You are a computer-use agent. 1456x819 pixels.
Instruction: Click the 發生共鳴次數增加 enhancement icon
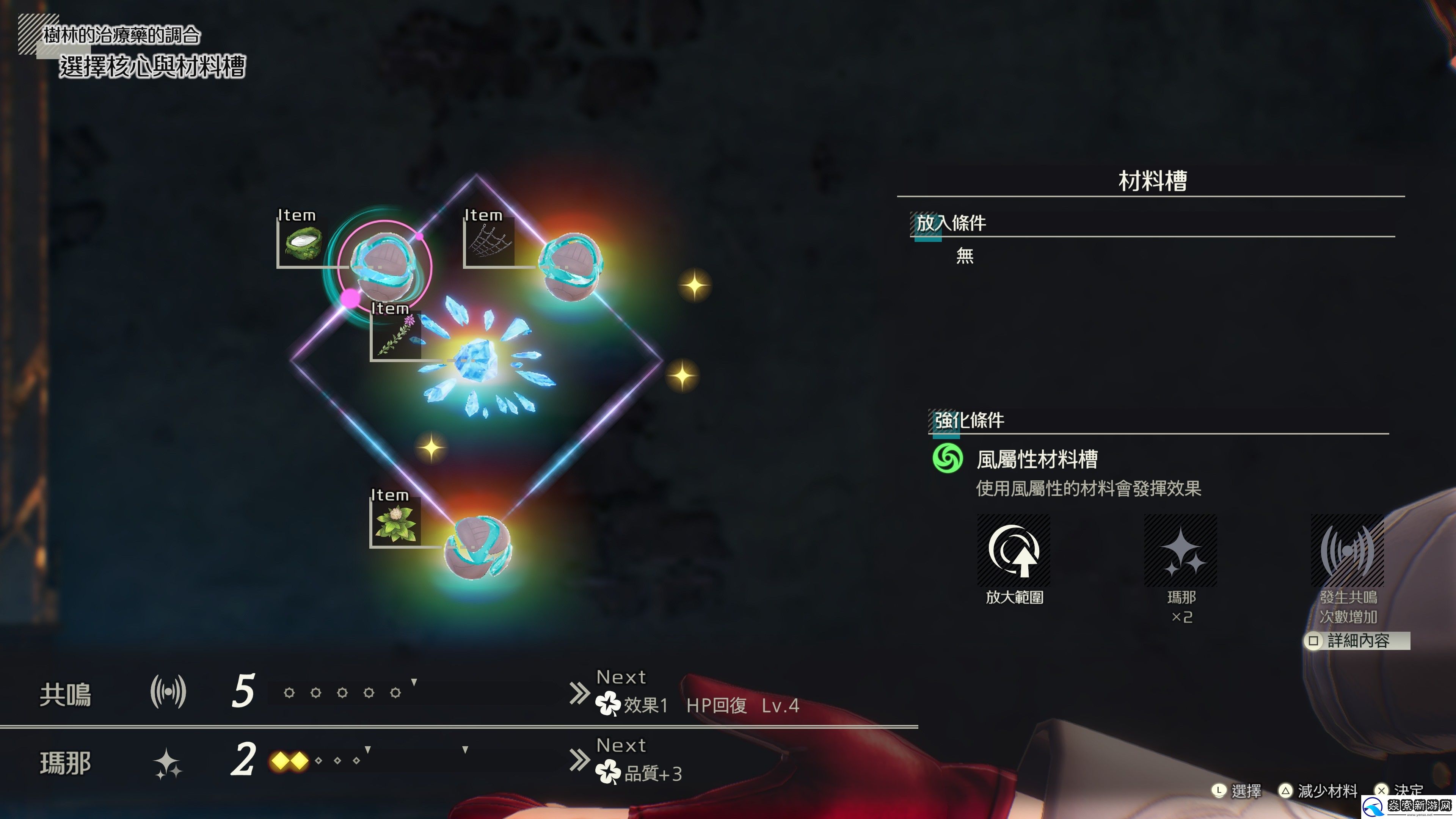[1348, 551]
